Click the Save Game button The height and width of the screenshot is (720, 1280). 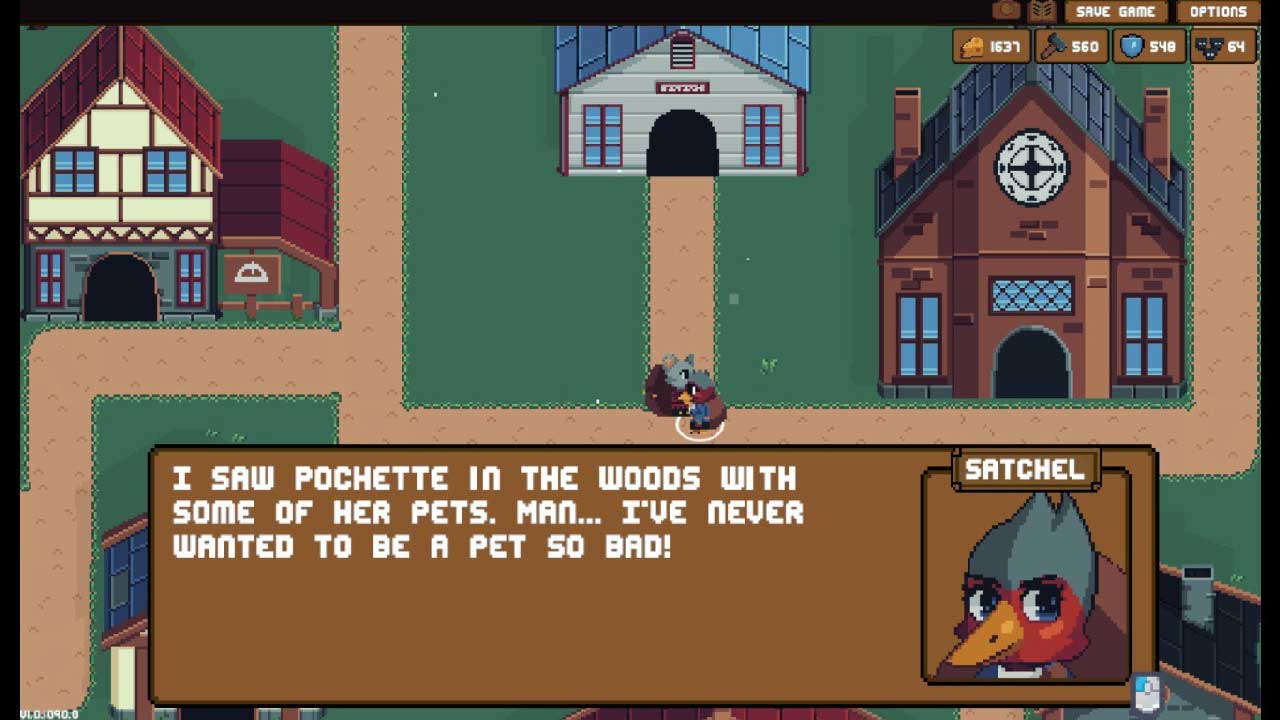pos(1115,12)
